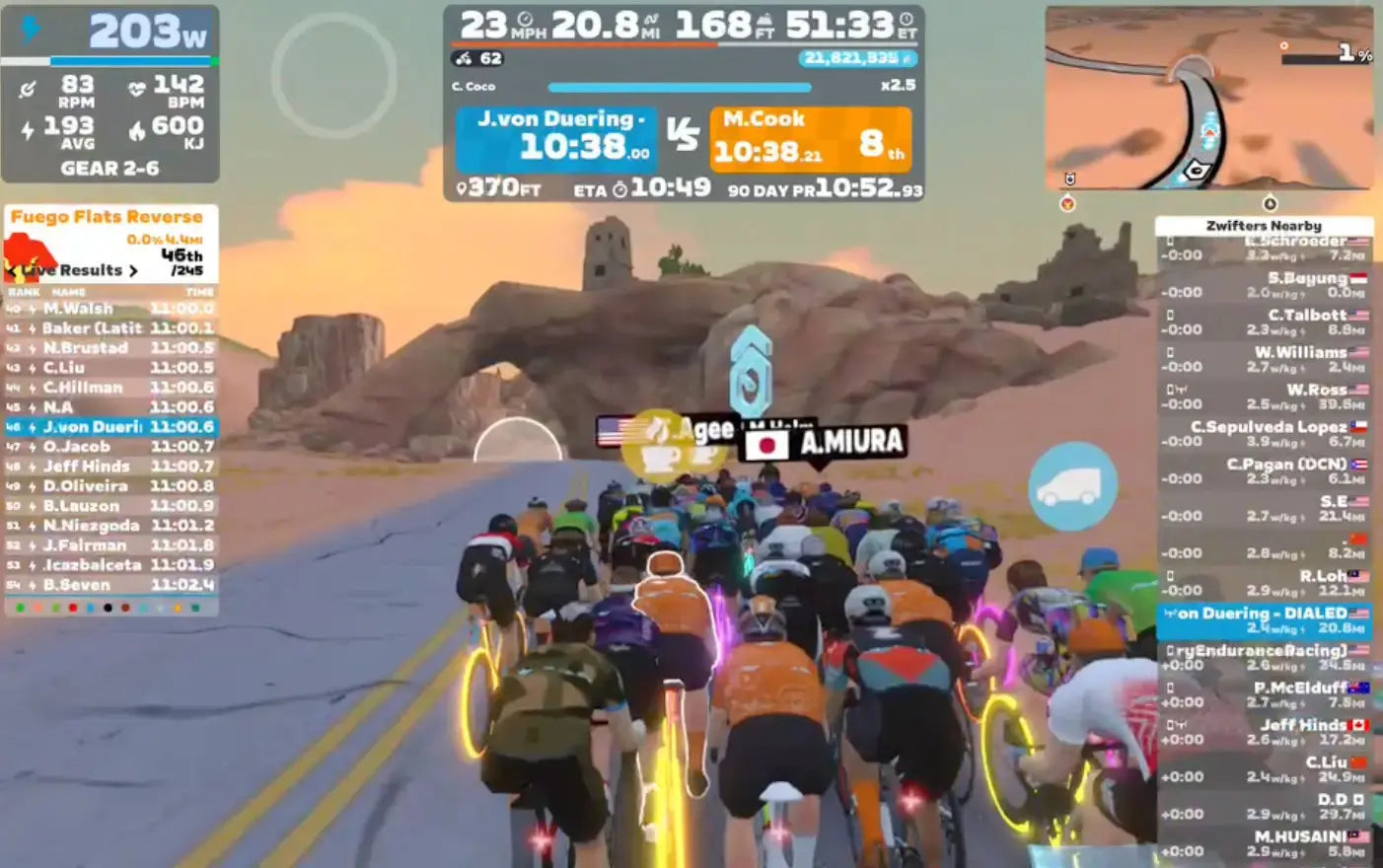Click the cadence RPM icon
The height and width of the screenshot is (868, 1383).
tap(30, 88)
